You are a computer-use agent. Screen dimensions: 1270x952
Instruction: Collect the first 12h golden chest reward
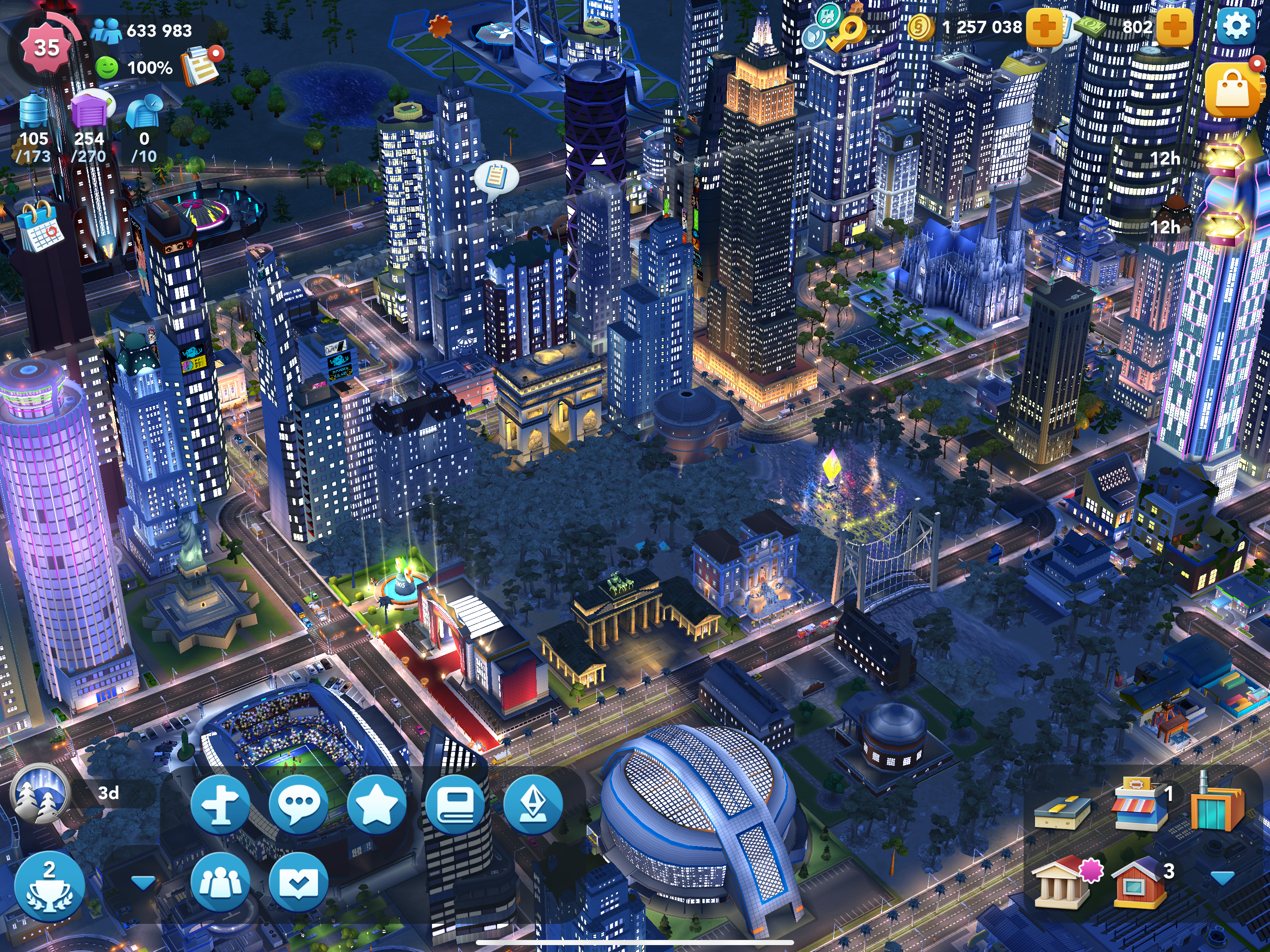click(x=1226, y=158)
